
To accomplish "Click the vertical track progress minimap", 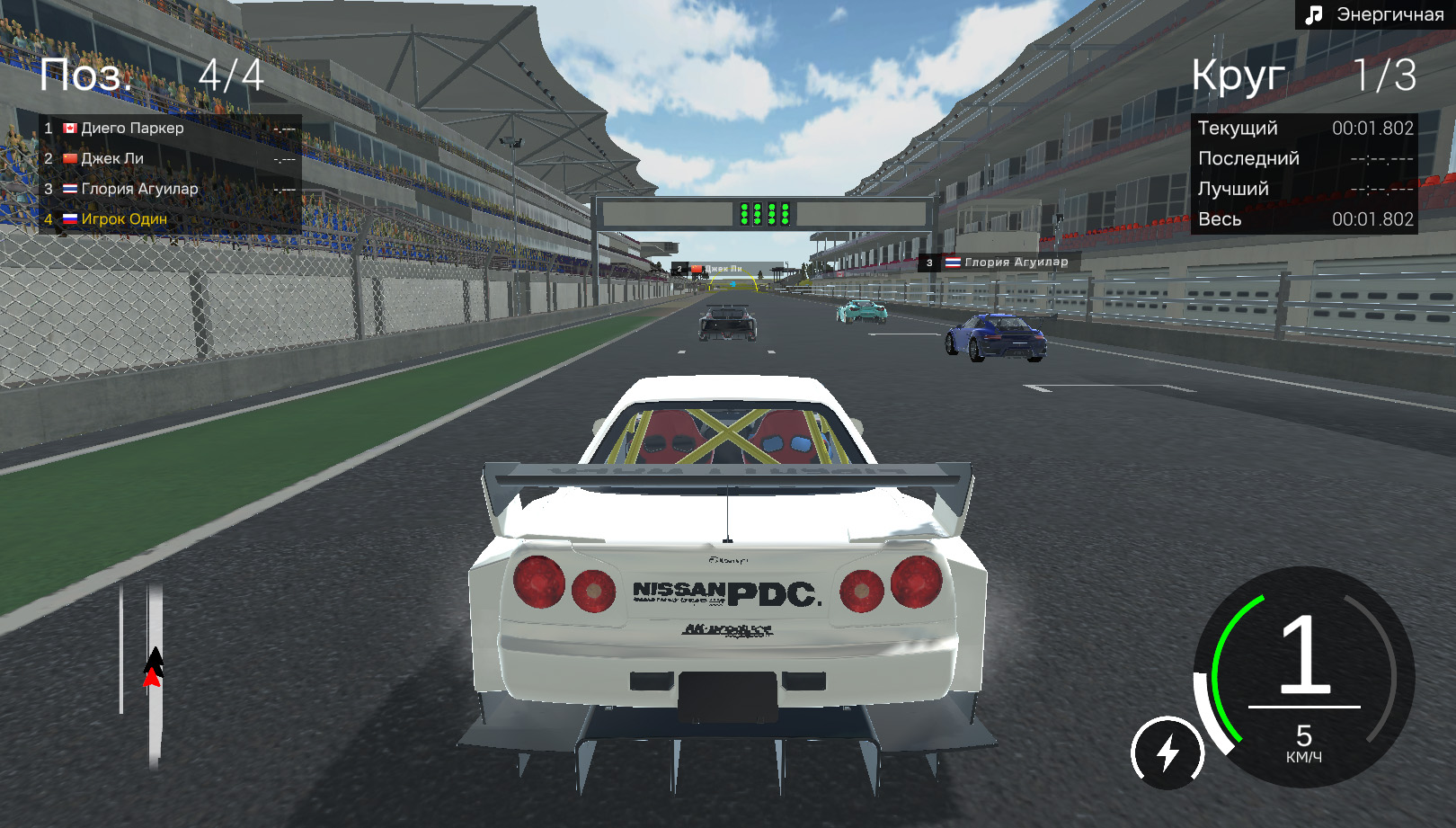I will pos(154,675).
